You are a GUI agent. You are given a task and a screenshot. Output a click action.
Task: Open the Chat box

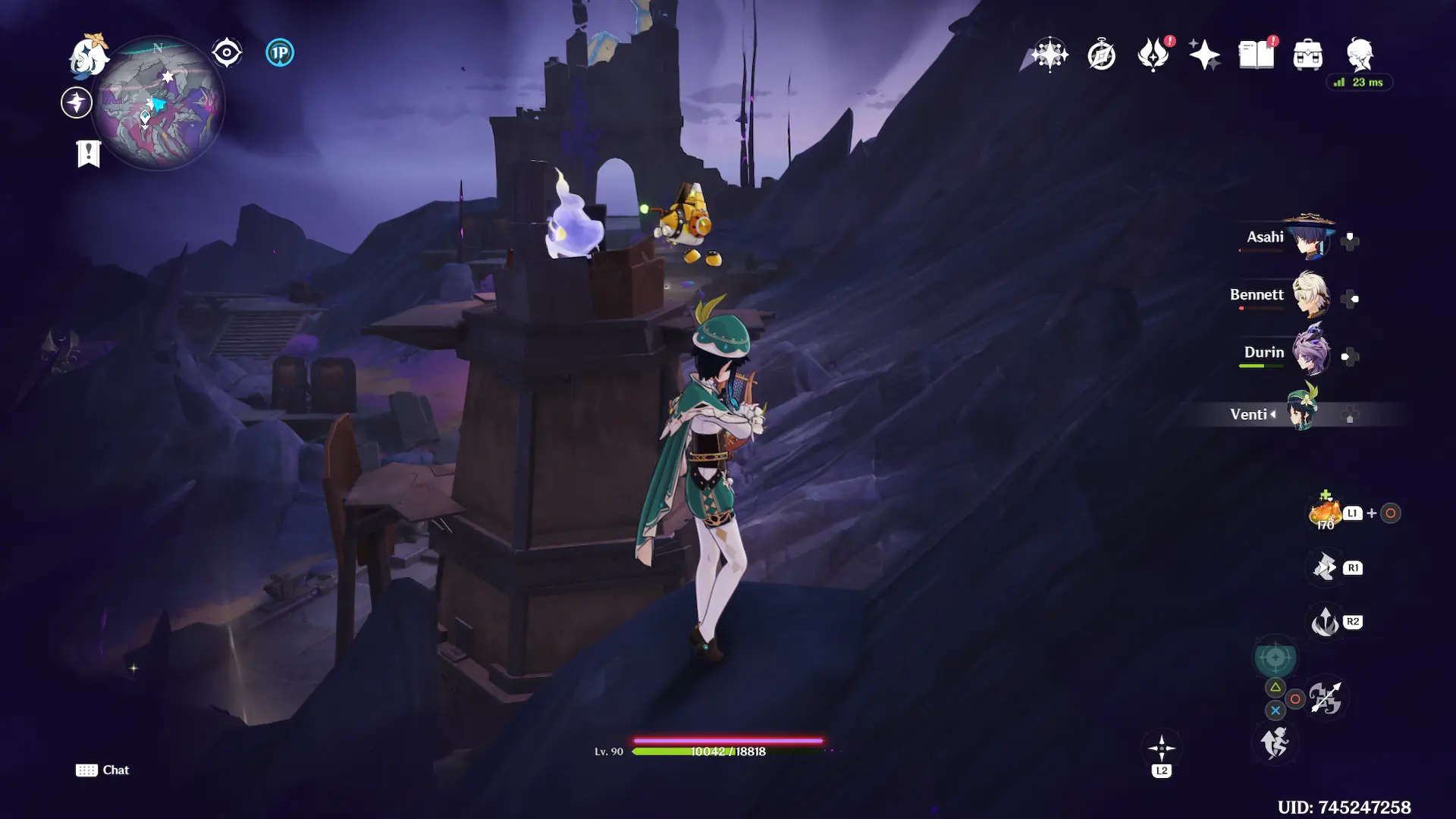(102, 770)
